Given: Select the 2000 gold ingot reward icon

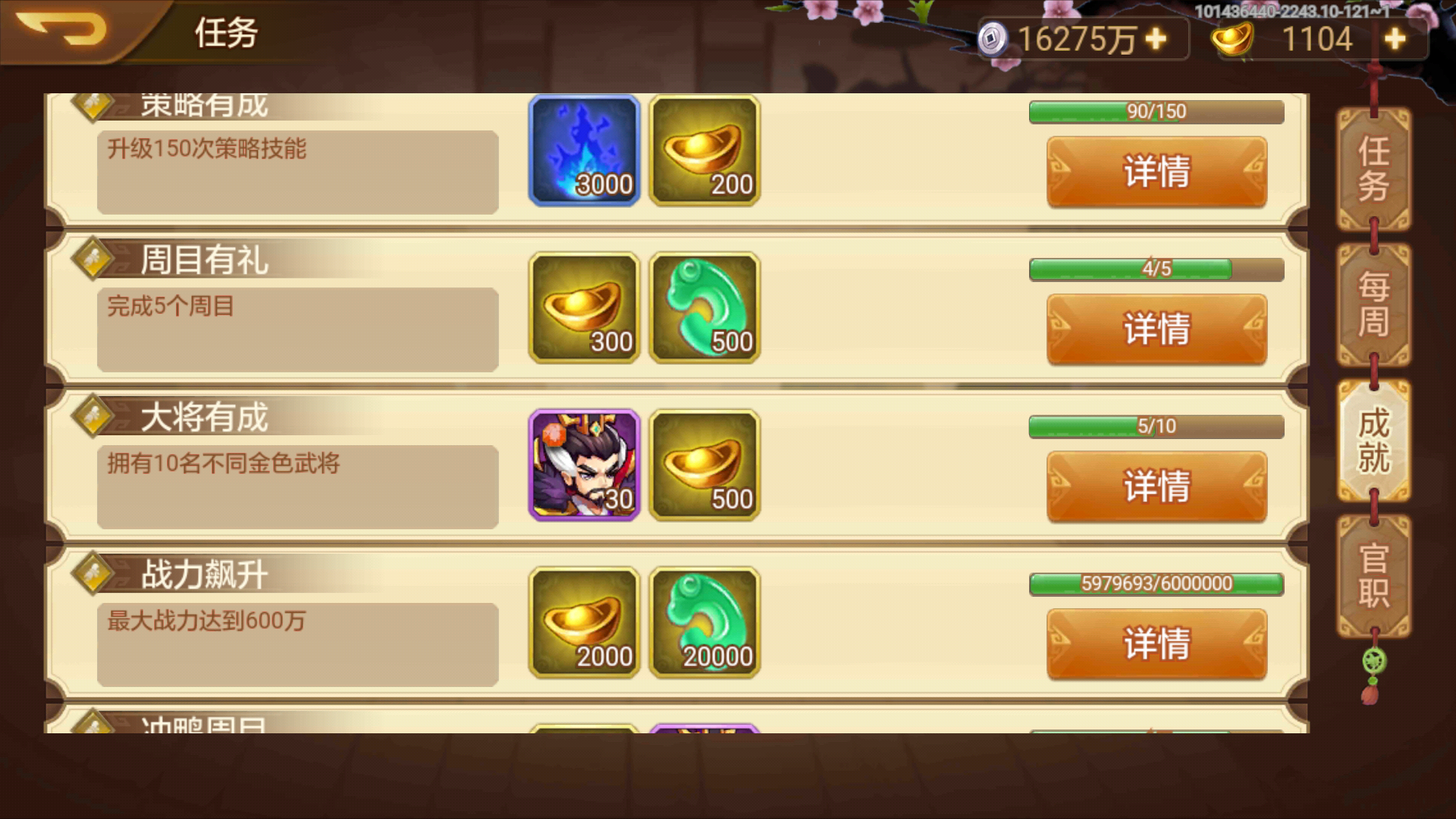Looking at the screenshot, I should (583, 622).
